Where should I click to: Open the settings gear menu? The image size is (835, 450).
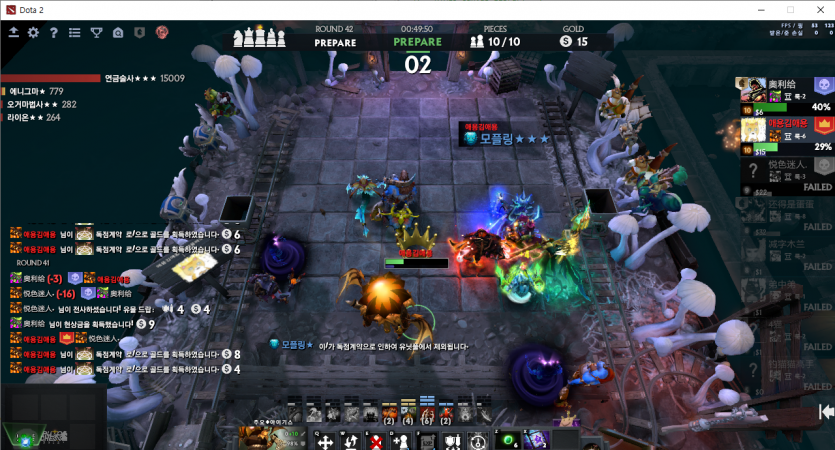tap(33, 33)
